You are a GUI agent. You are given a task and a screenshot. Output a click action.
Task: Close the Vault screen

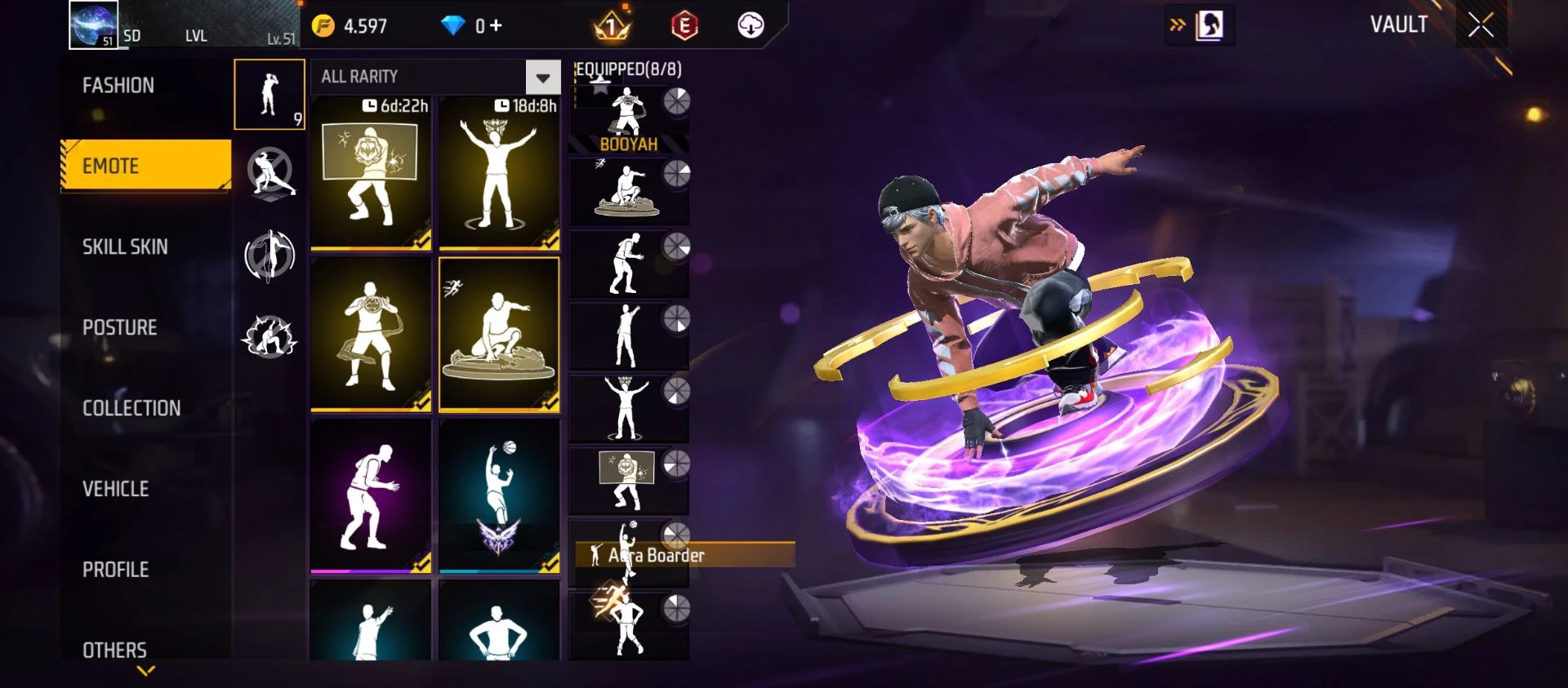tap(1481, 25)
